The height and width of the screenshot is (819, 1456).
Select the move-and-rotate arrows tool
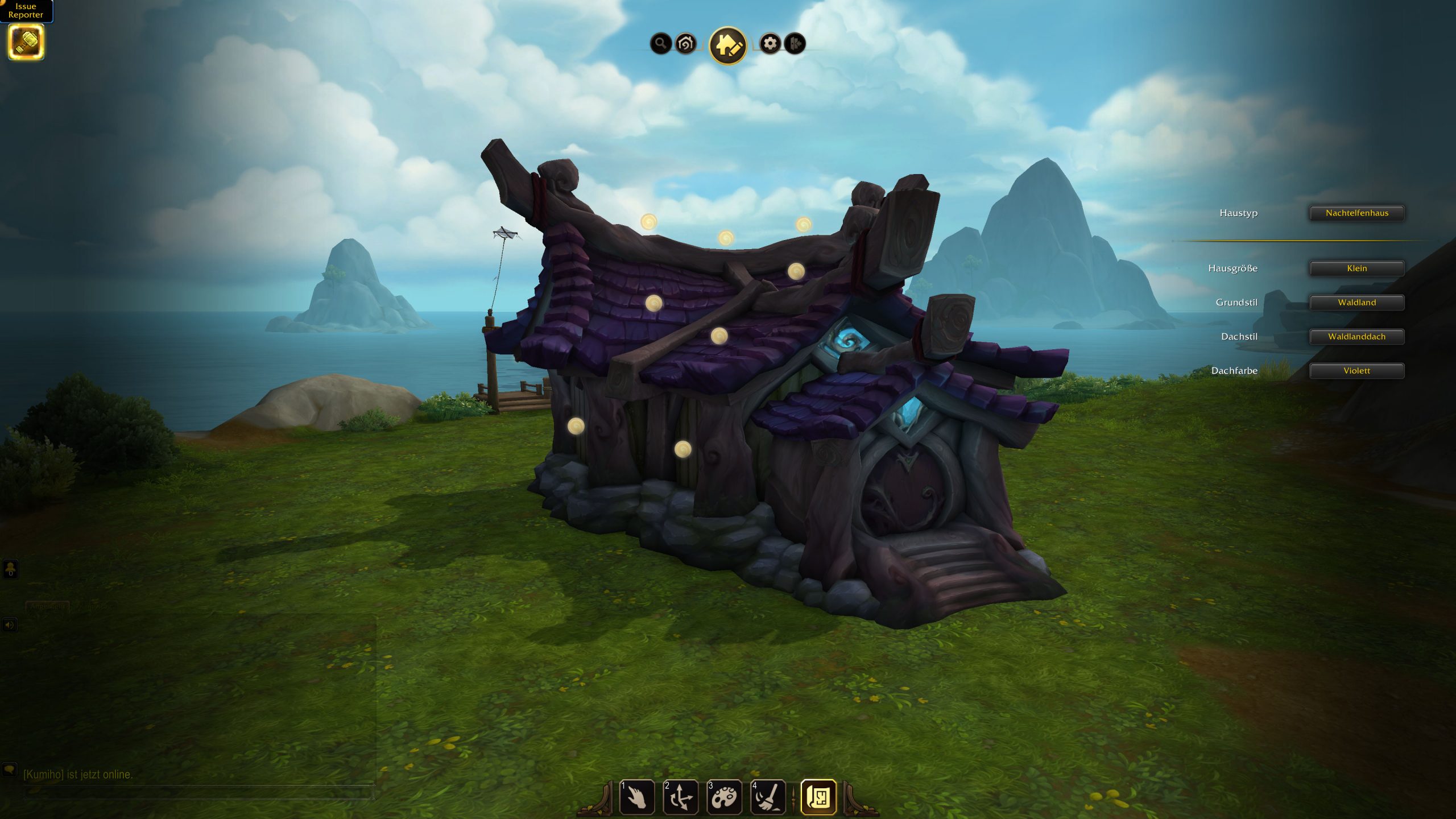pos(681,797)
